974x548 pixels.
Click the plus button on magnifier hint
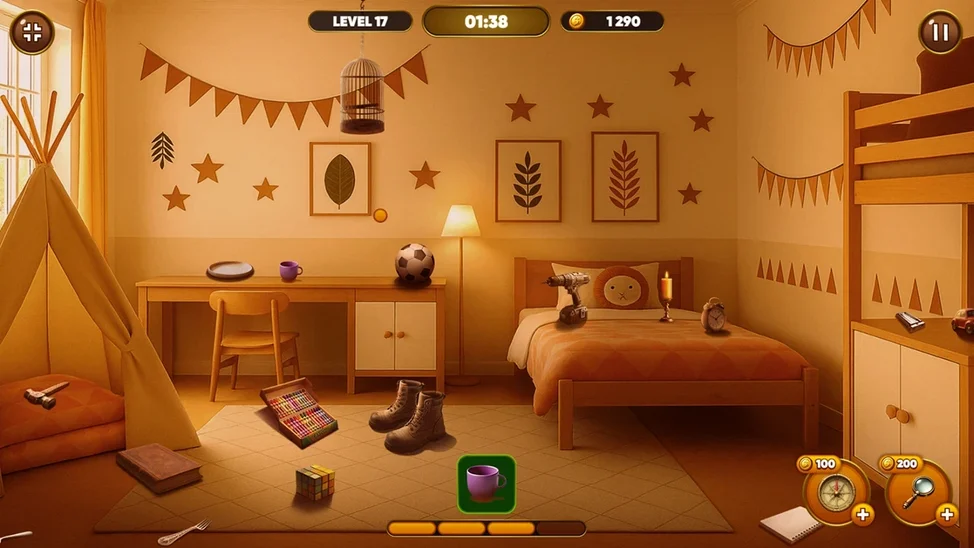coord(946,514)
